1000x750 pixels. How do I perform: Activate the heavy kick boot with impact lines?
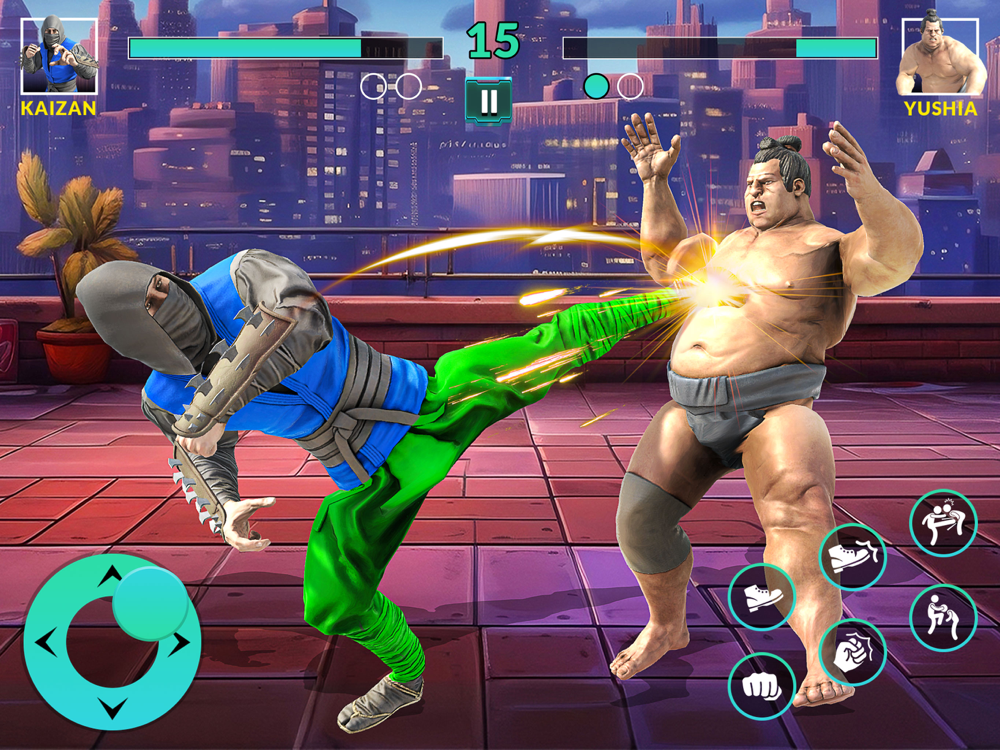click(x=853, y=556)
